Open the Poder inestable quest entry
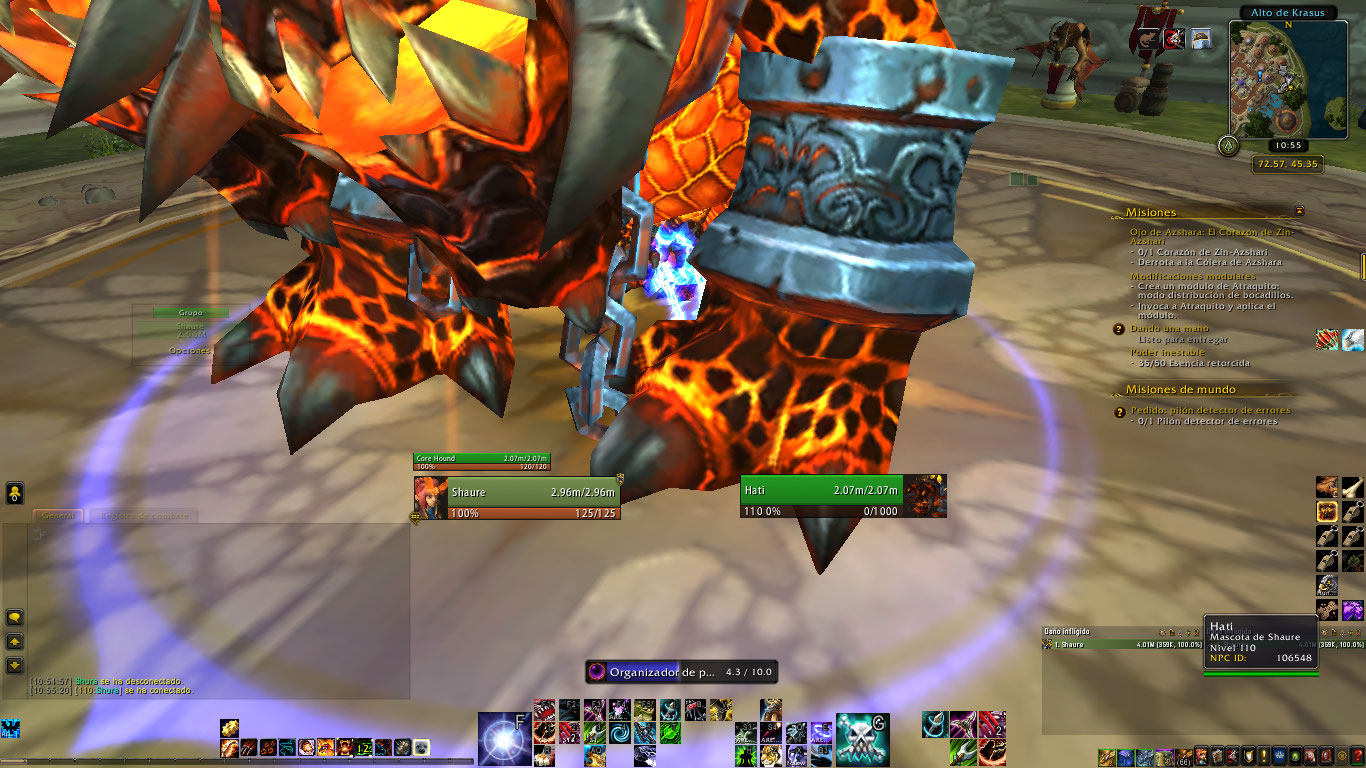 [x=1167, y=352]
